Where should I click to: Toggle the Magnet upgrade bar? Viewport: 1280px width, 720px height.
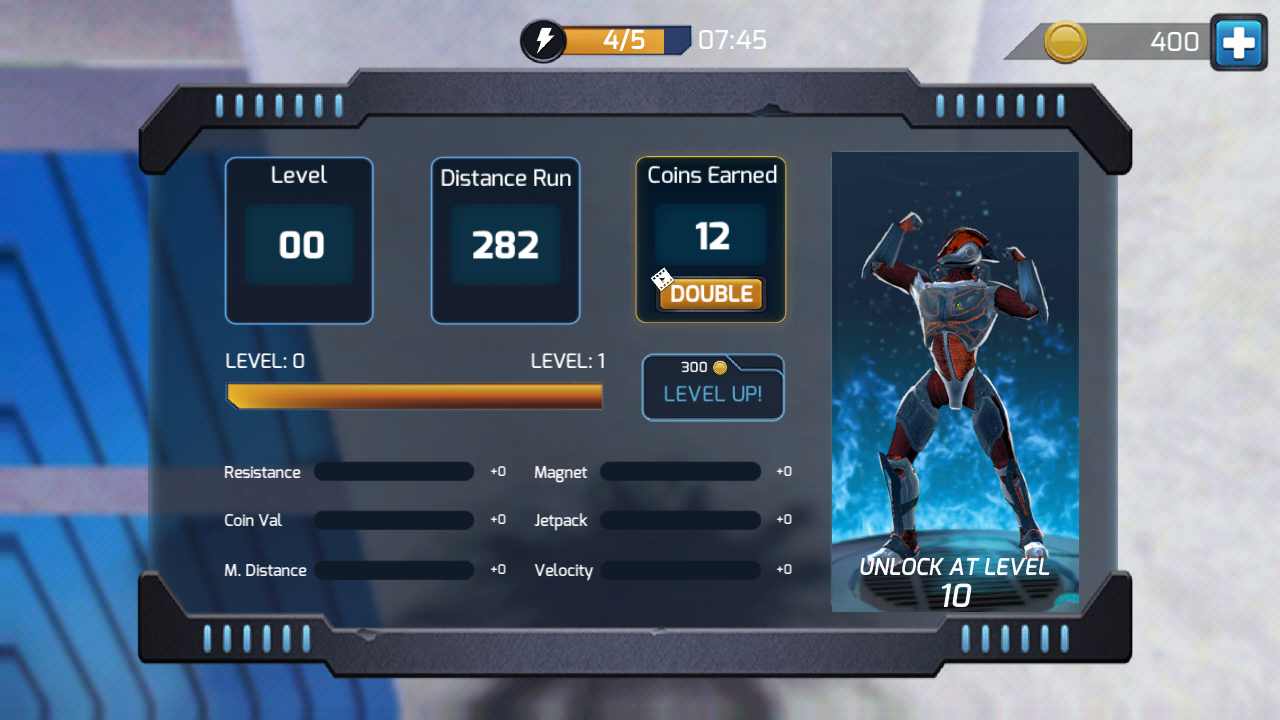tap(680, 471)
